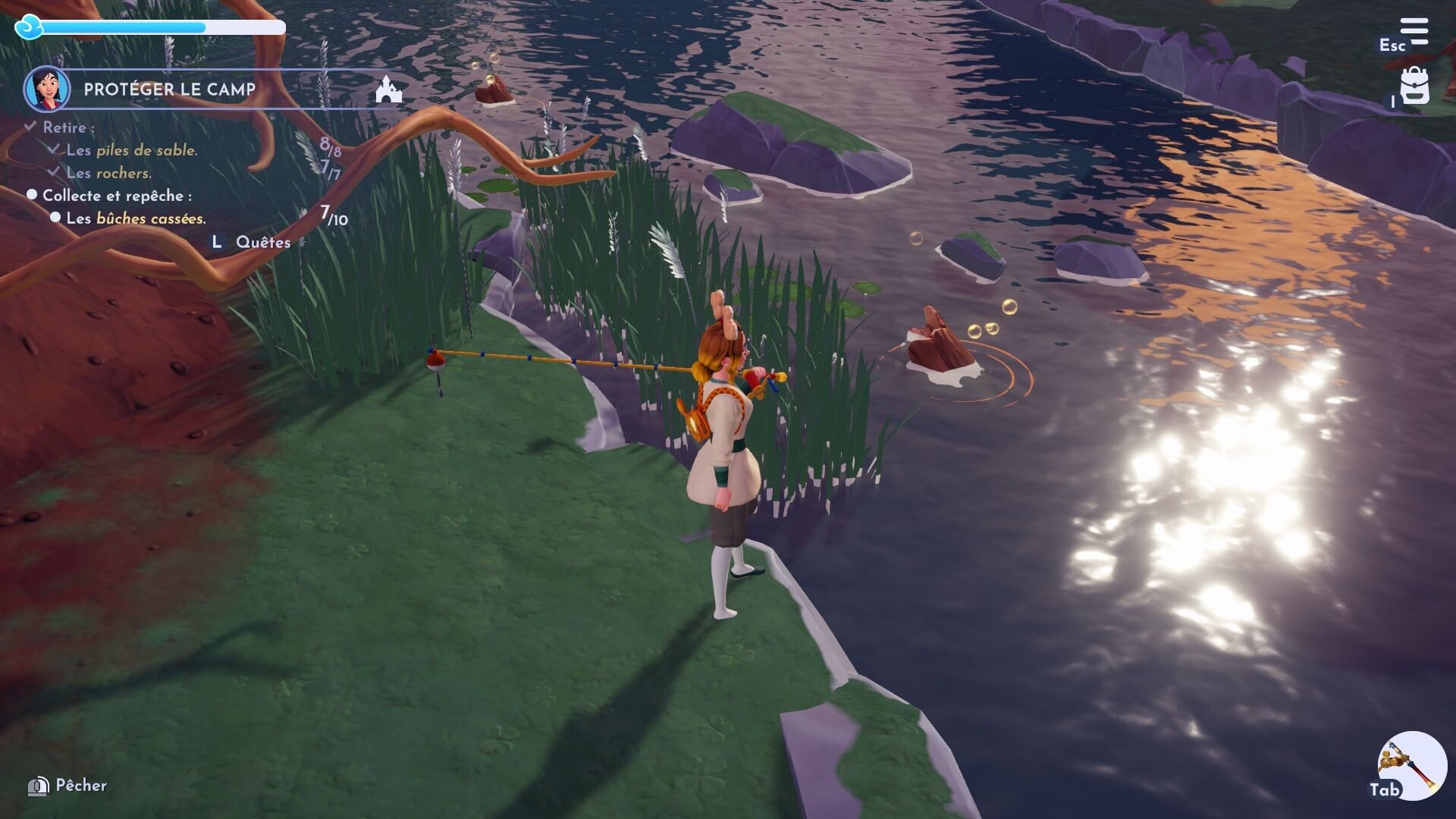Click Mulan's portrait in quest tracker
Viewport: 1456px width, 819px height.
point(47,89)
